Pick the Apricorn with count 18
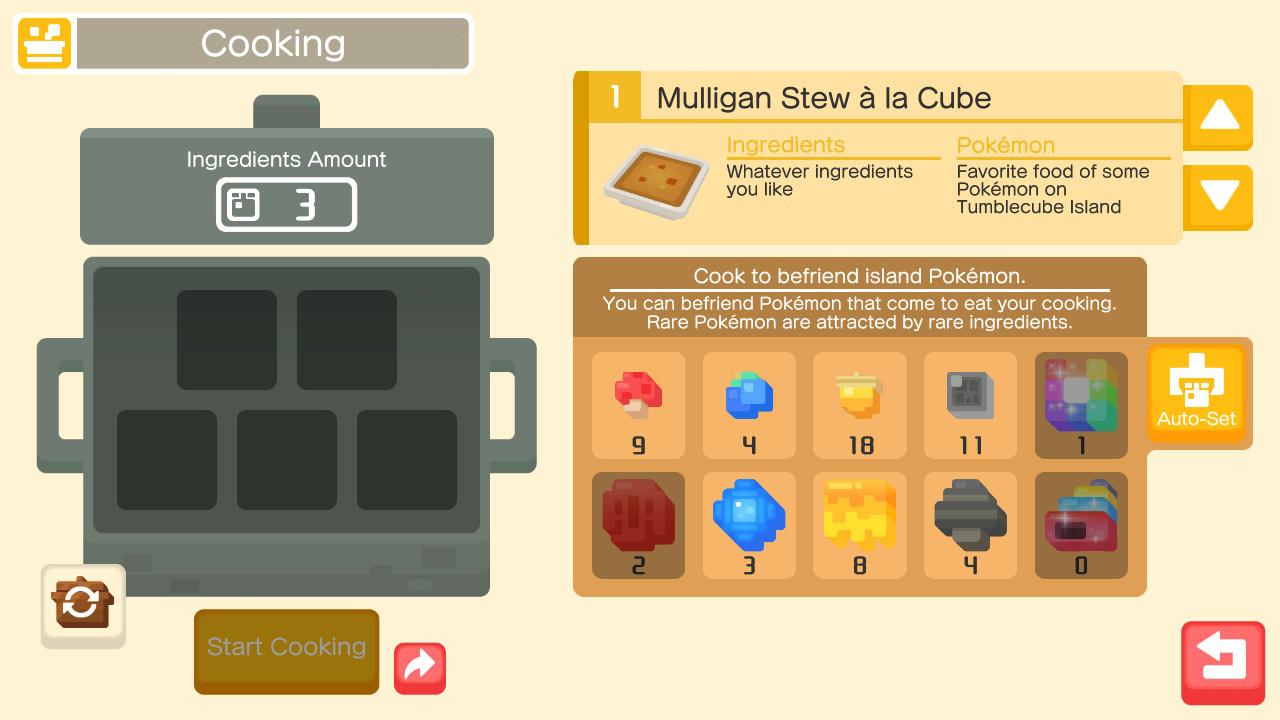 click(859, 405)
